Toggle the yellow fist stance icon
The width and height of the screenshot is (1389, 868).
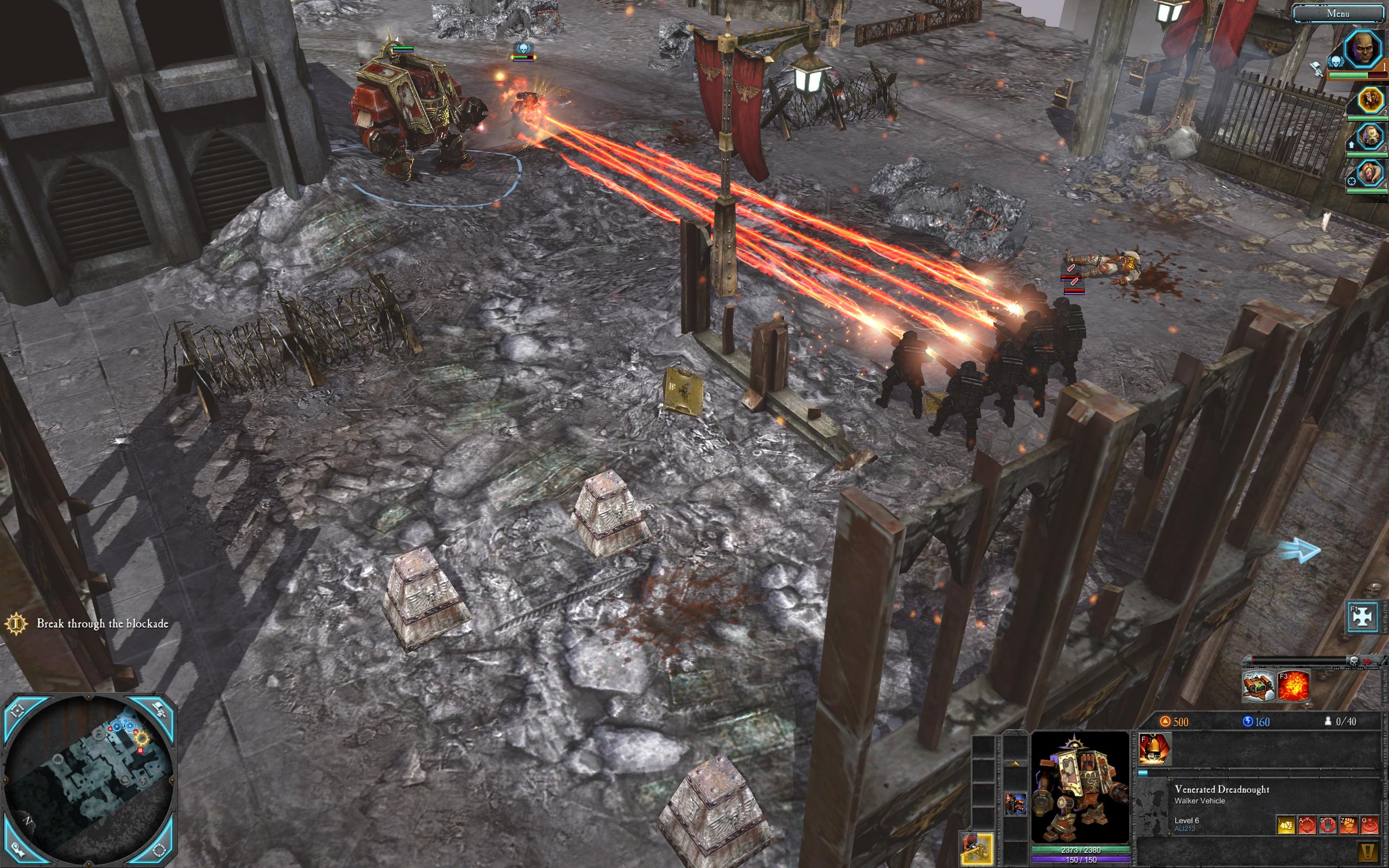pyautogui.click(x=1286, y=825)
